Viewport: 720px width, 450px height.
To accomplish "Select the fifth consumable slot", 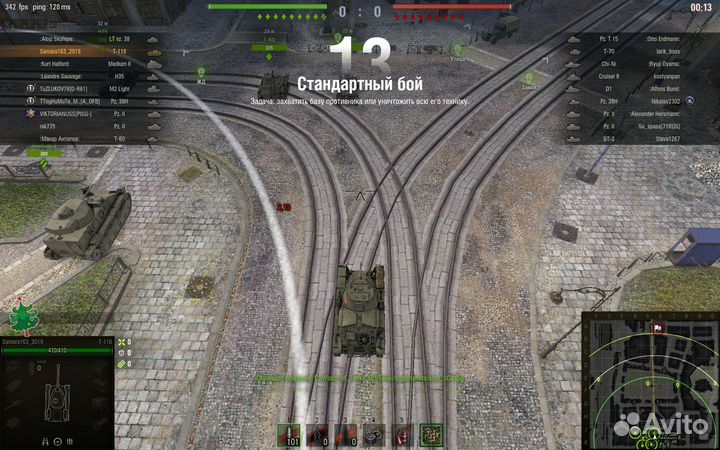I will tap(403, 434).
